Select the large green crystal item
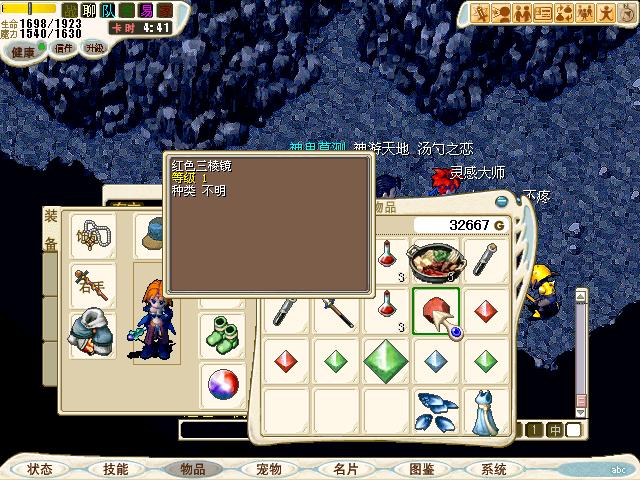The height and width of the screenshot is (480, 640). click(x=386, y=359)
